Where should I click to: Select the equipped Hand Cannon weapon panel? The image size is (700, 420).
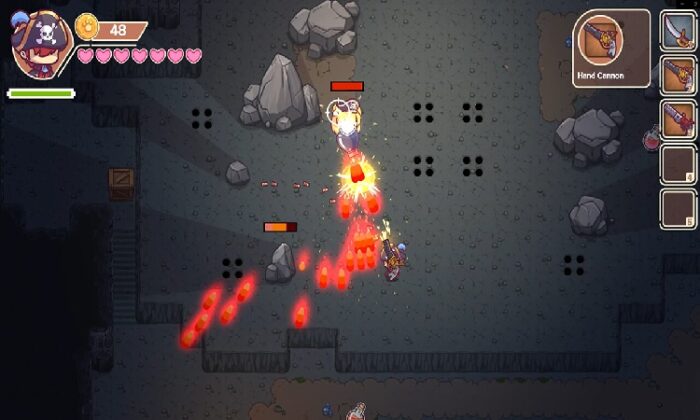point(611,47)
